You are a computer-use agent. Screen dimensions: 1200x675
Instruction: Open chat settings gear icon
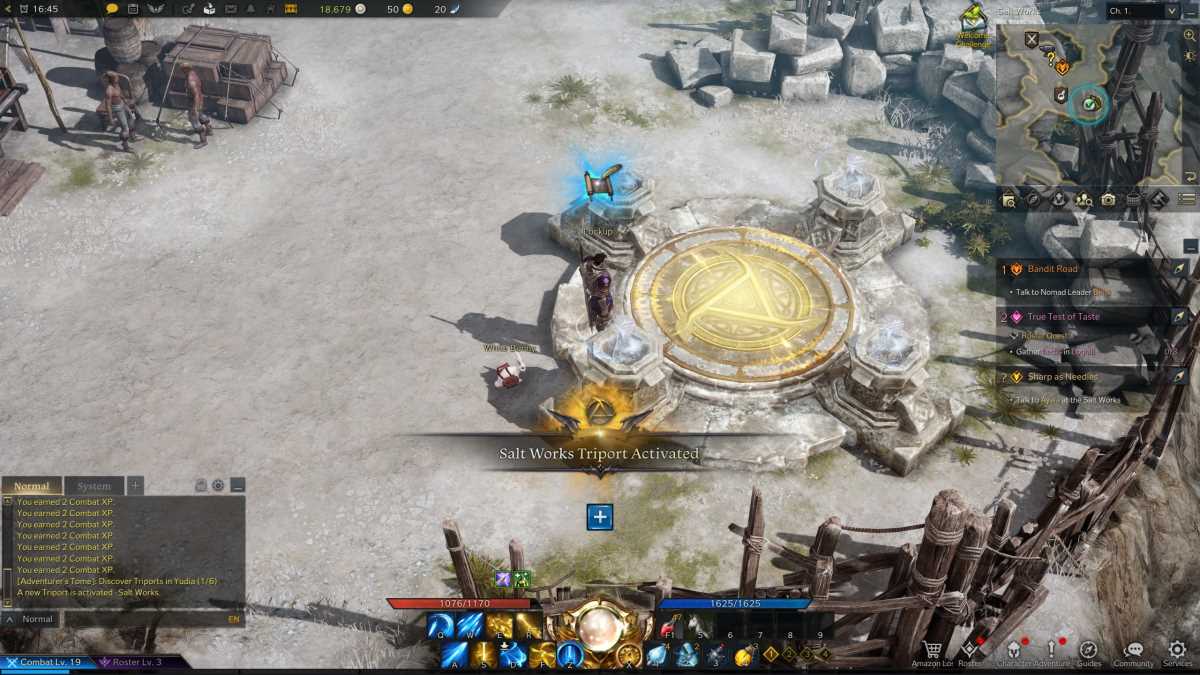click(218, 486)
